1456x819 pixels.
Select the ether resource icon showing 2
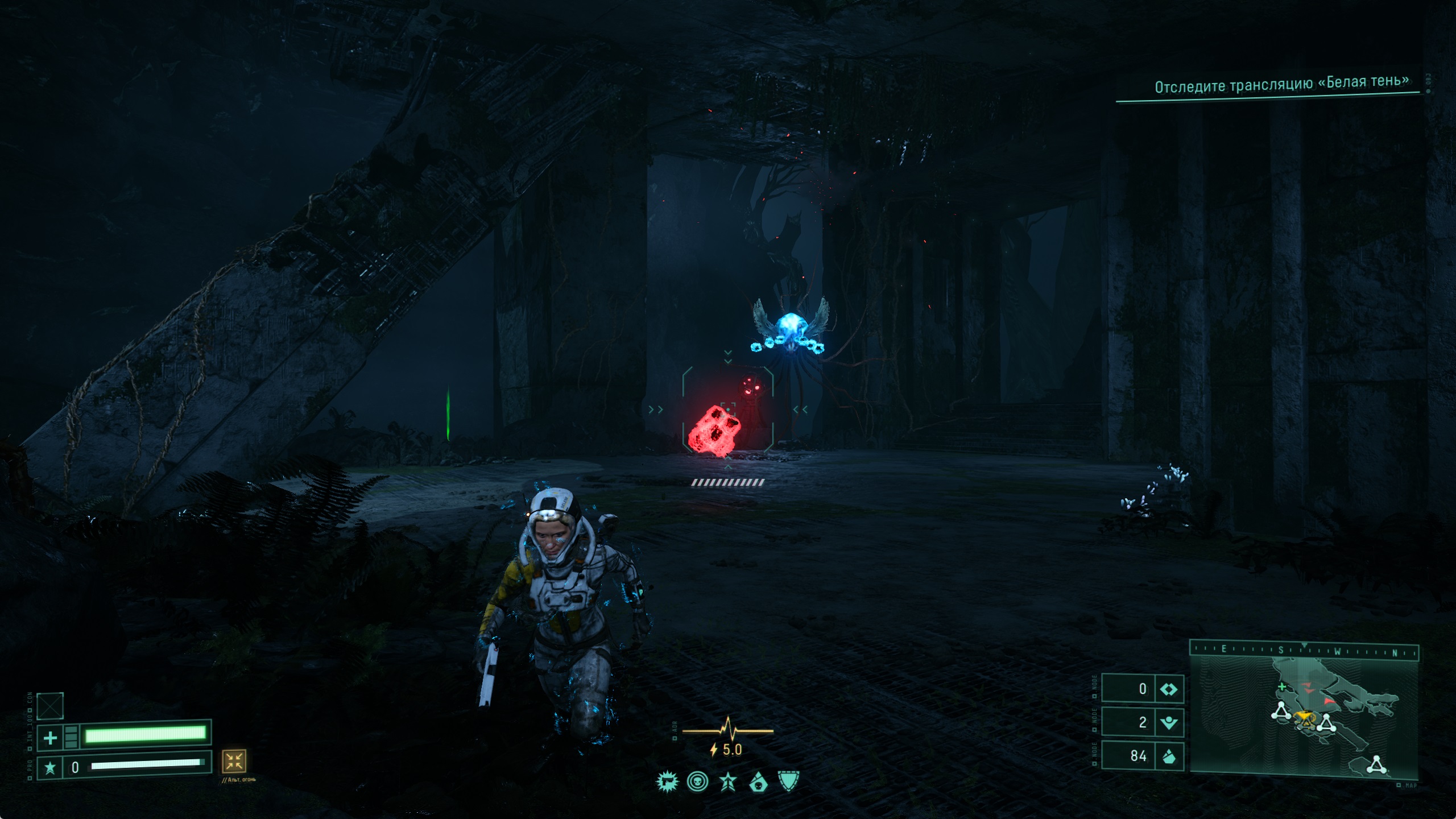(1169, 723)
